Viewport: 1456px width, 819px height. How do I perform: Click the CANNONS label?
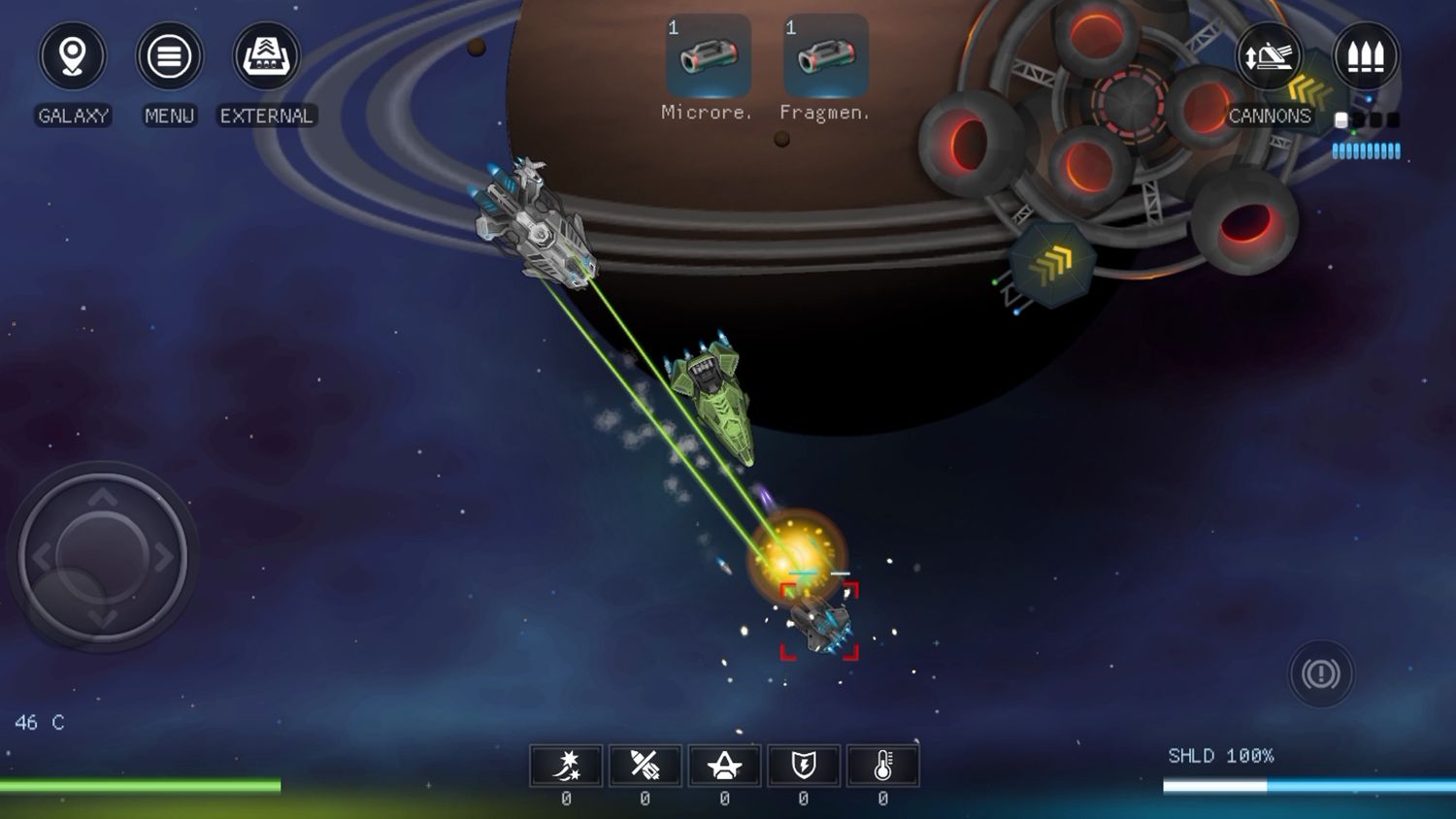click(x=1271, y=116)
